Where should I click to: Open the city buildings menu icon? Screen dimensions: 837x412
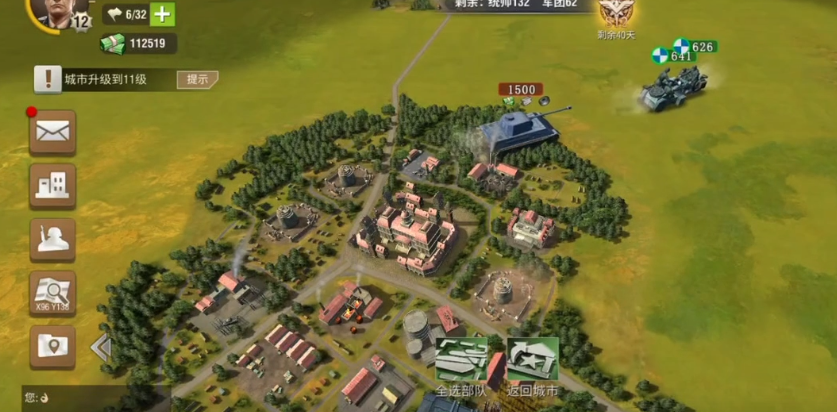click(x=52, y=185)
